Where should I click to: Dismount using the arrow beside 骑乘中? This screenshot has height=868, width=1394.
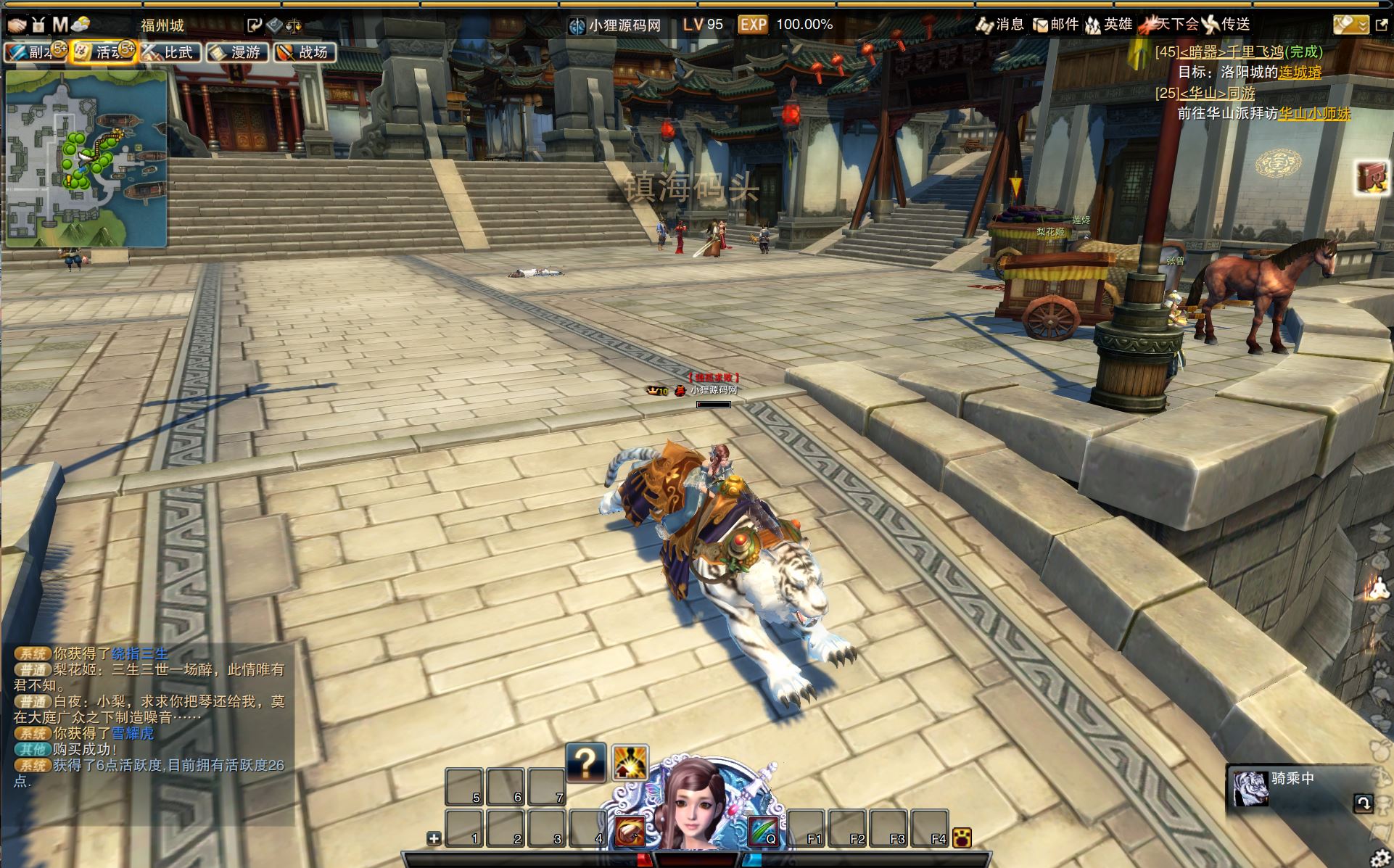click(1363, 803)
